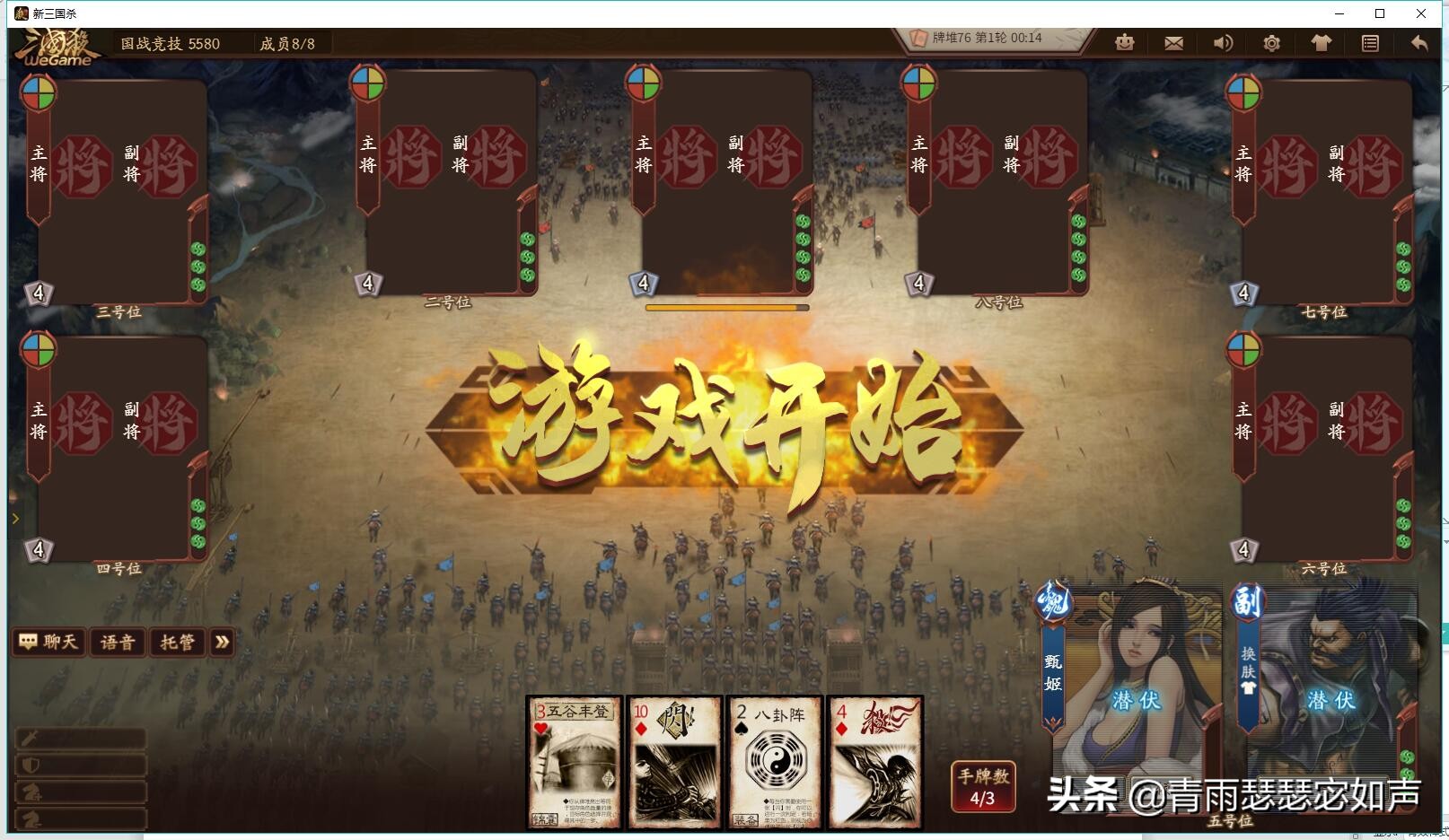Expand more options via the double chevron
The image size is (1449, 840).
222,643
